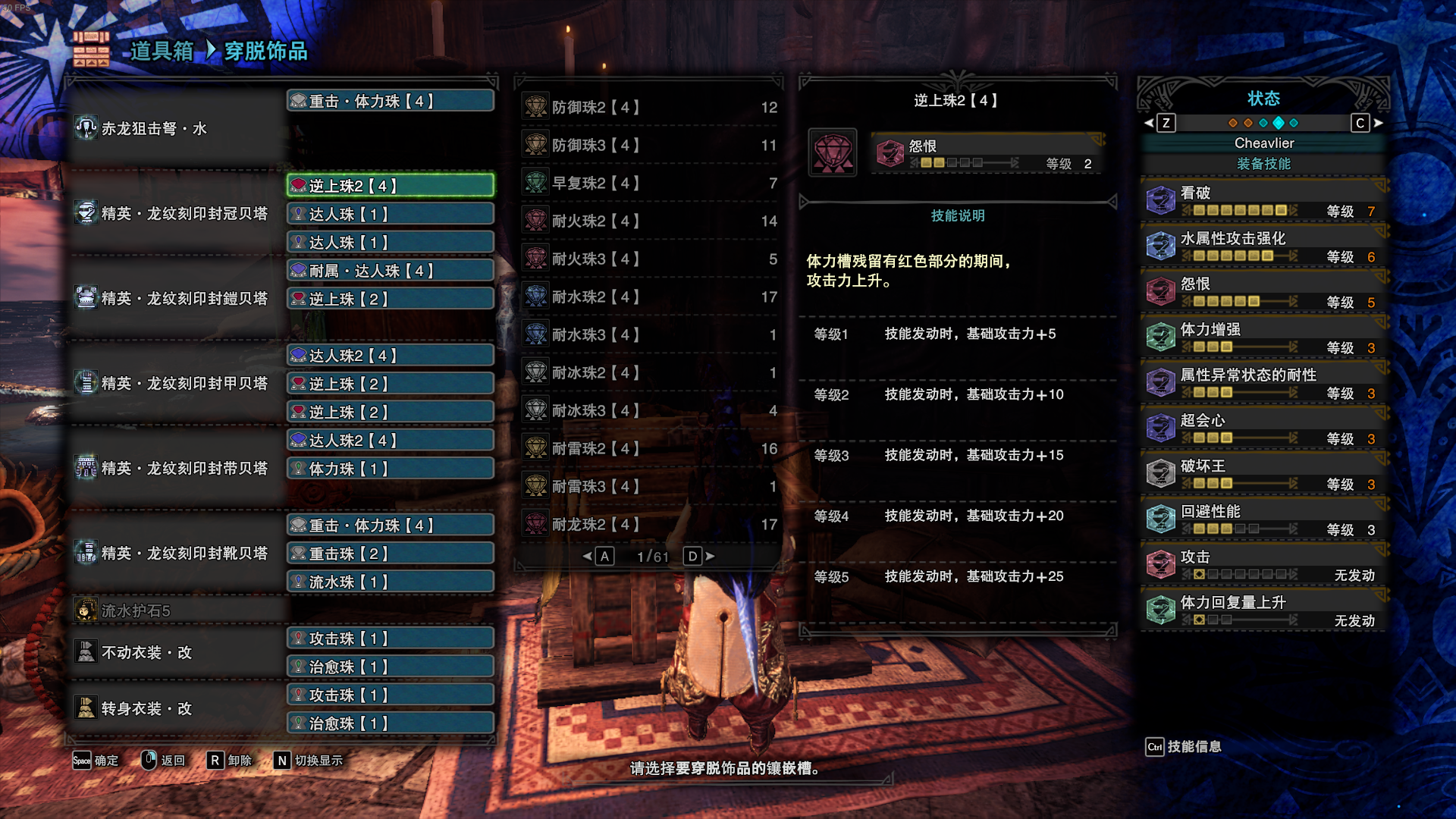Screen dimensions: 1456x819
Task: Select the 流水珠【1】 equipped slot
Action: click(x=391, y=582)
